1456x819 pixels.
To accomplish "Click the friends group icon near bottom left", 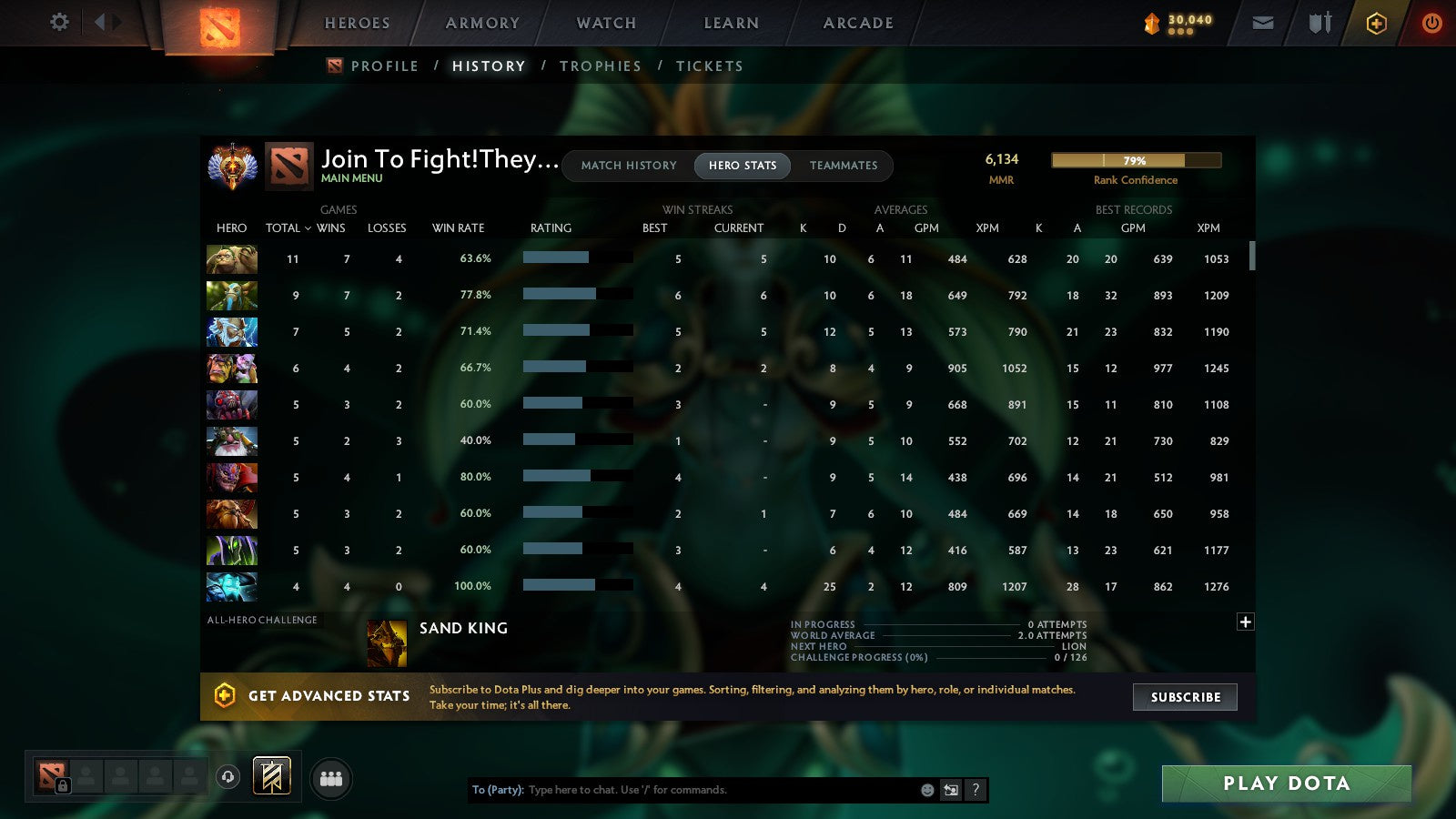I will click(x=331, y=777).
